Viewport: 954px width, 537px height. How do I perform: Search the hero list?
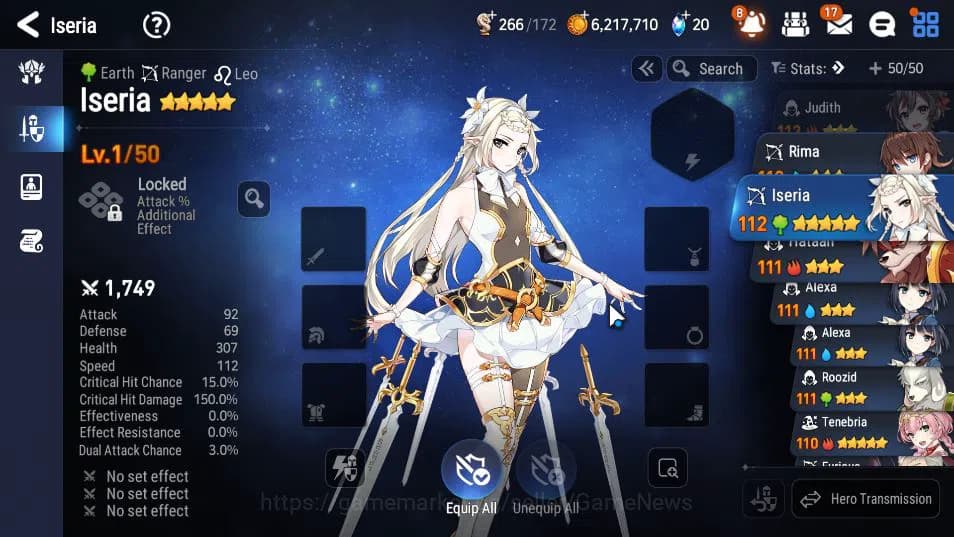708,69
